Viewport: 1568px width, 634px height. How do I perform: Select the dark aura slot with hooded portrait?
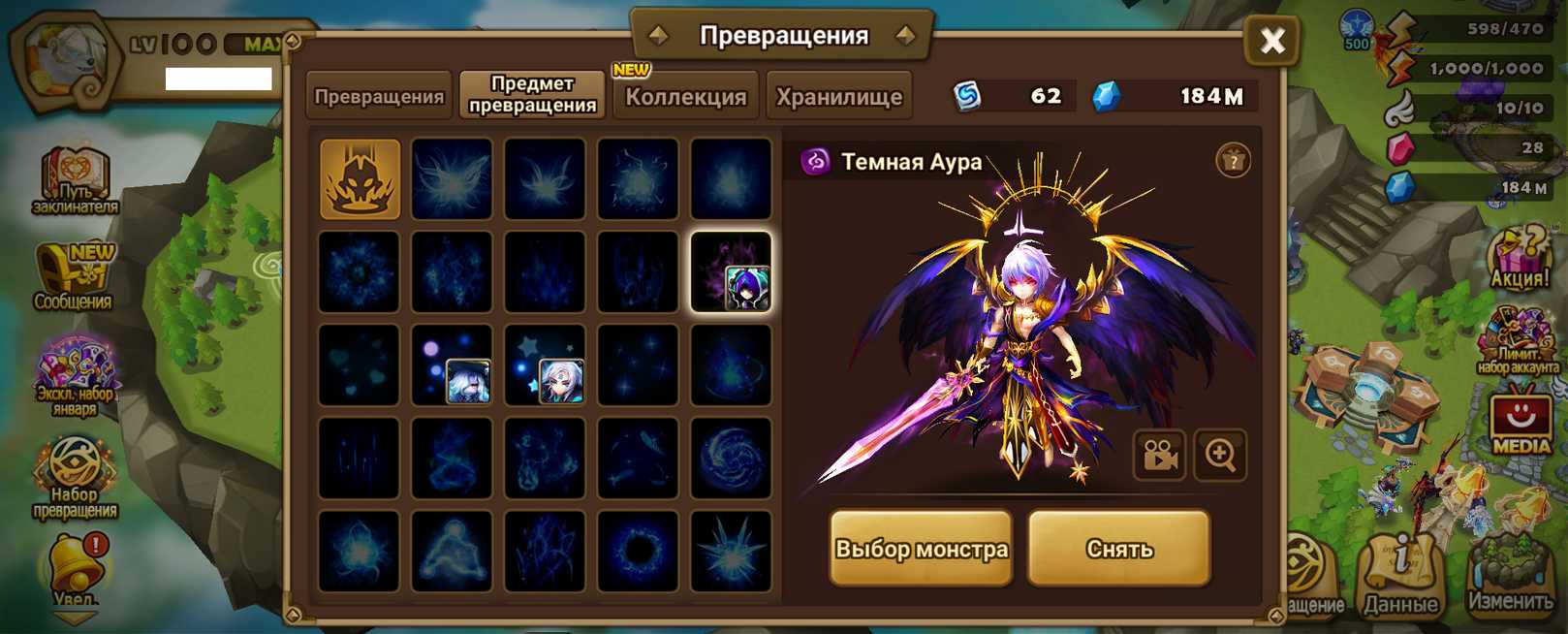pyautogui.click(x=731, y=272)
